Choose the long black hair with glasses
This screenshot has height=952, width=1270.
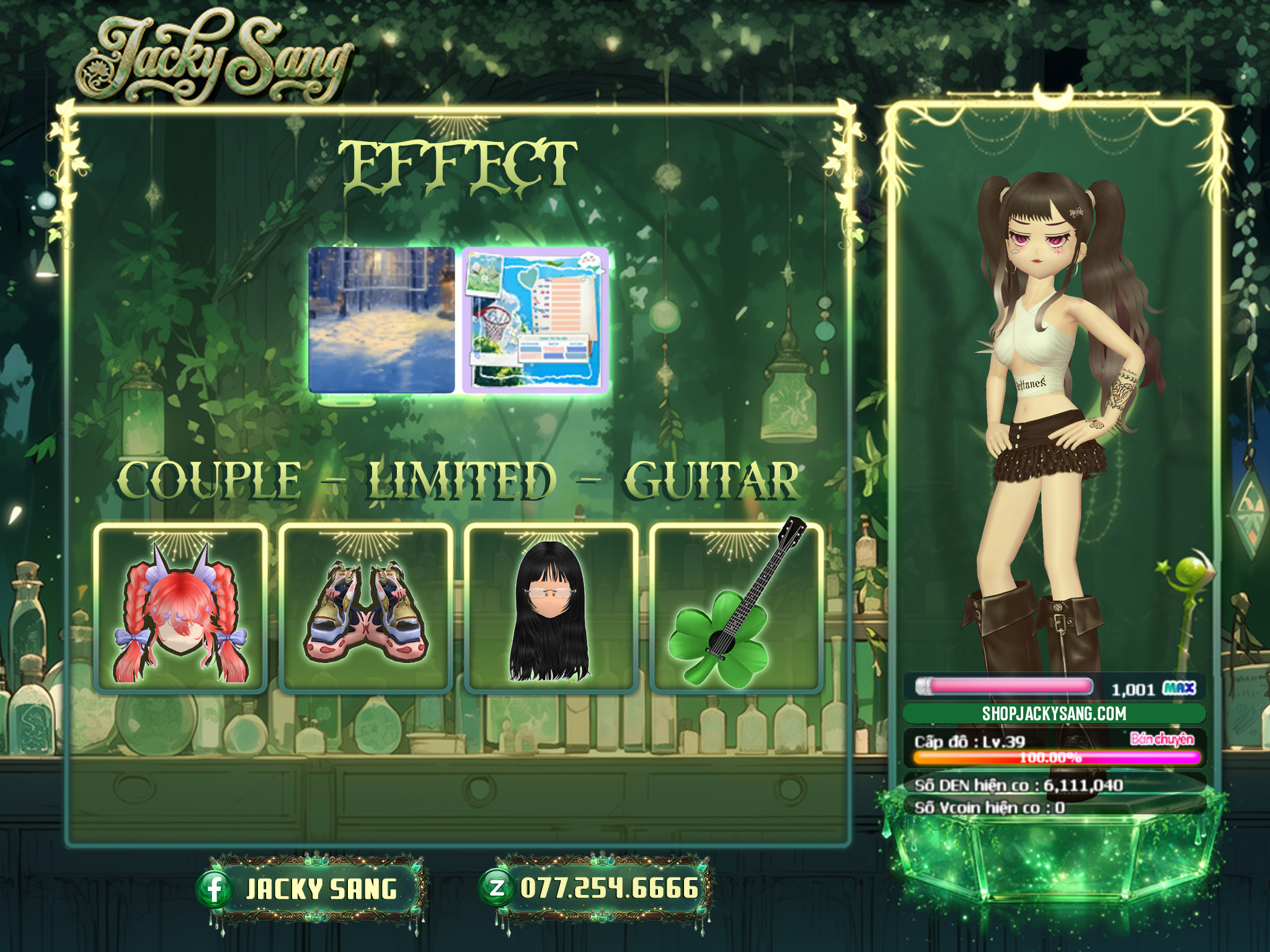click(x=551, y=609)
